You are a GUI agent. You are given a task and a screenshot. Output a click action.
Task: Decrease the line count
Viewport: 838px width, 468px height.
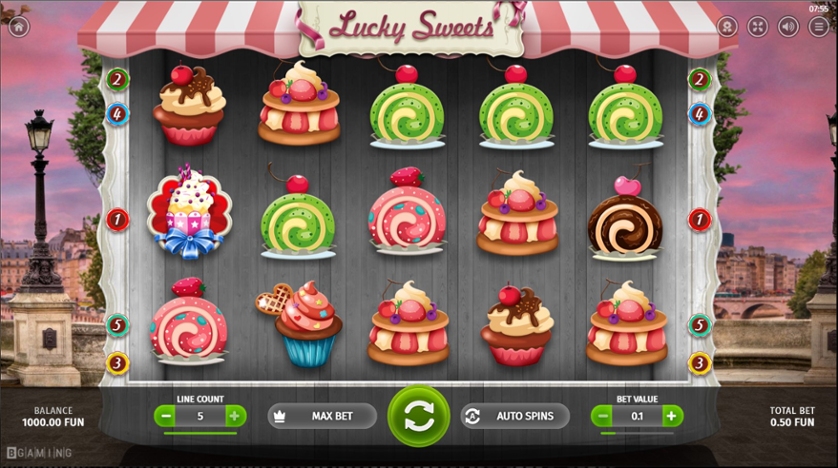164,416
